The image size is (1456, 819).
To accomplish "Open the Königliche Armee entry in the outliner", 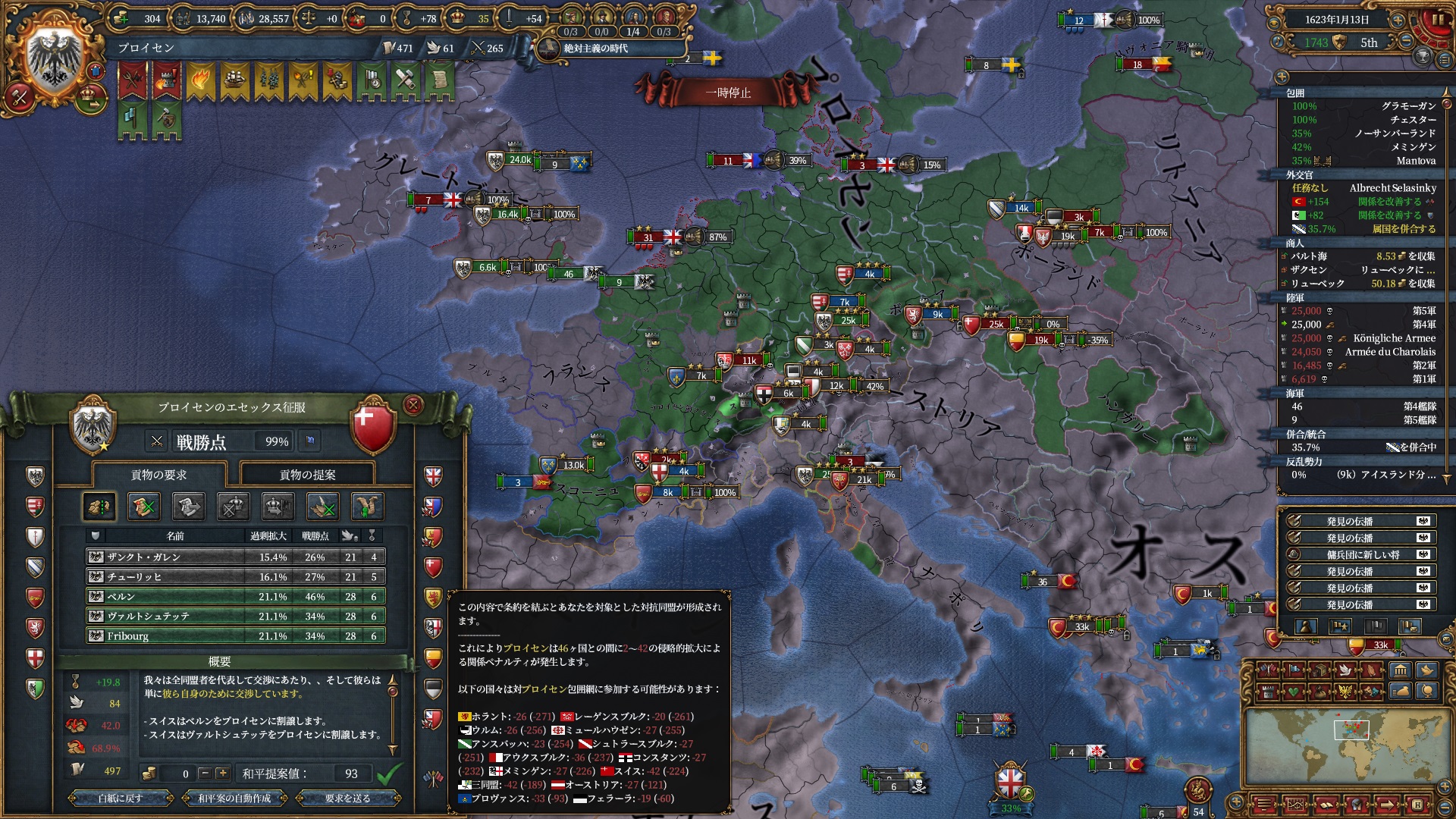I will [x=1394, y=338].
